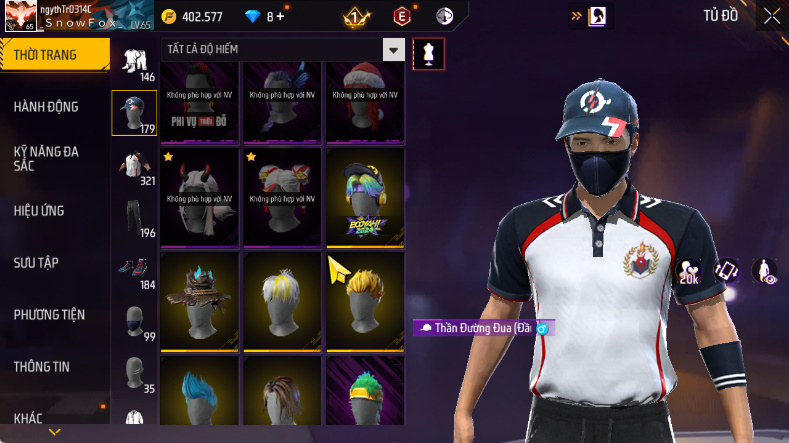Open the face mask category with 99 items
The image size is (789, 443).
[x=133, y=321]
